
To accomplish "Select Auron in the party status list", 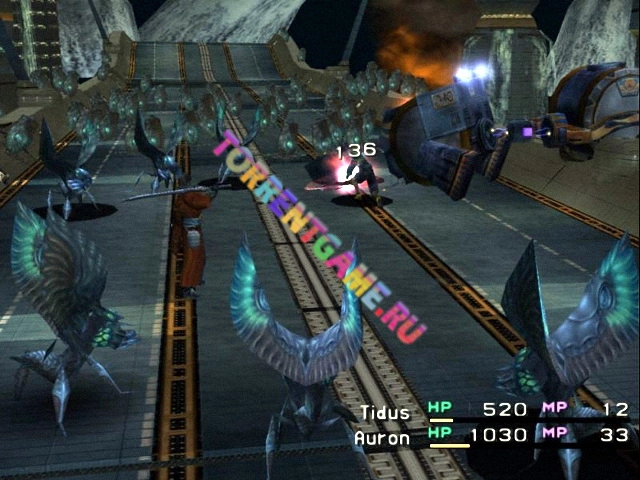I will tap(381, 437).
